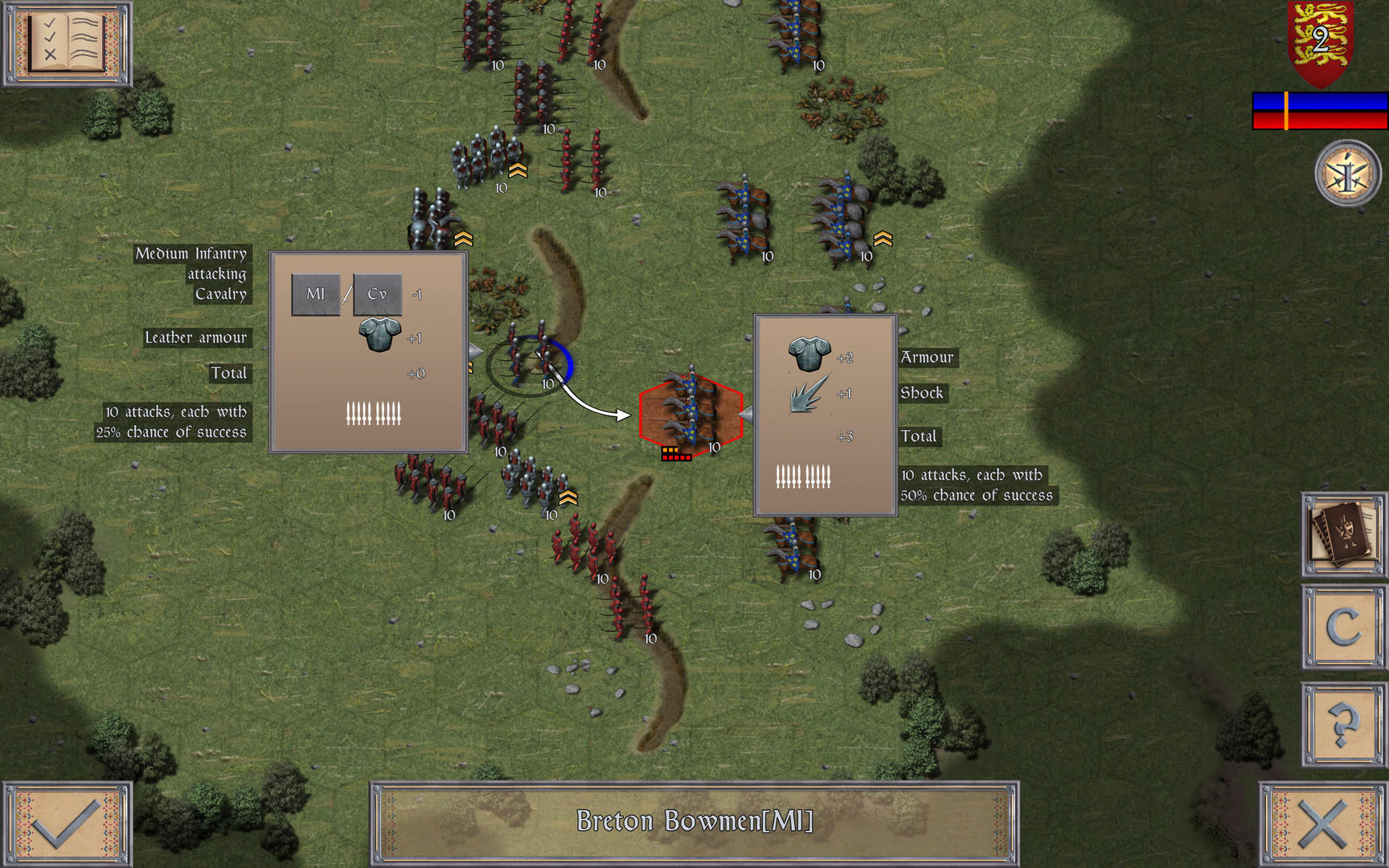Click the C button
The image size is (1389, 868).
point(1343,627)
